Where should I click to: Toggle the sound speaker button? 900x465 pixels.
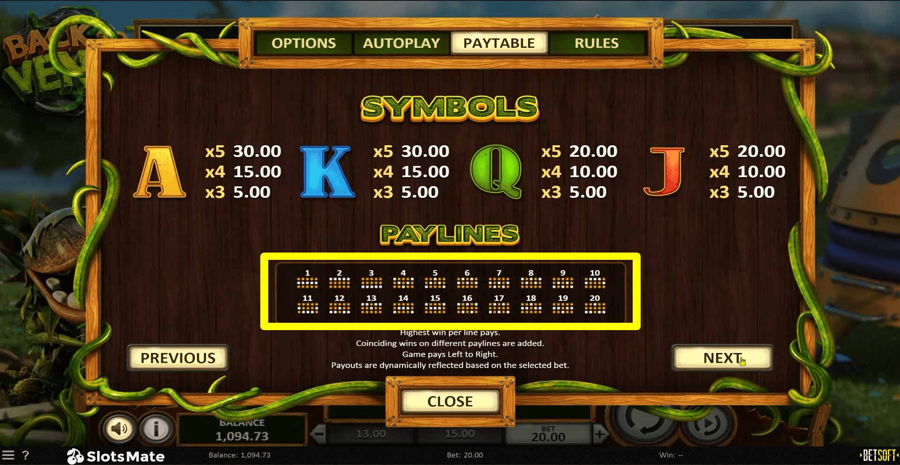119,429
